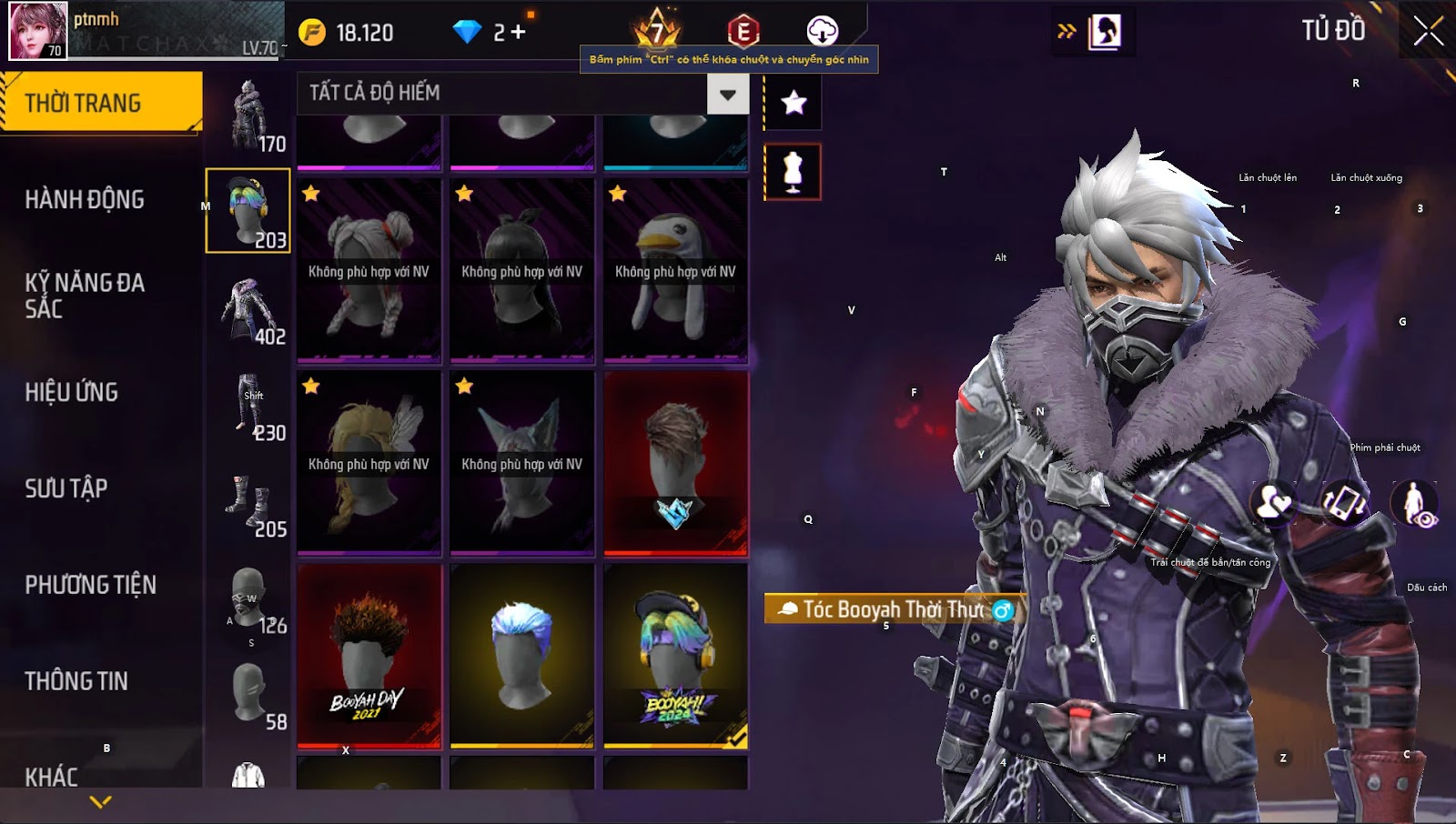Screen dimensions: 1456x824
Task: Select the Kỹ Năng Đa Sắc tab
Action: click(85, 296)
